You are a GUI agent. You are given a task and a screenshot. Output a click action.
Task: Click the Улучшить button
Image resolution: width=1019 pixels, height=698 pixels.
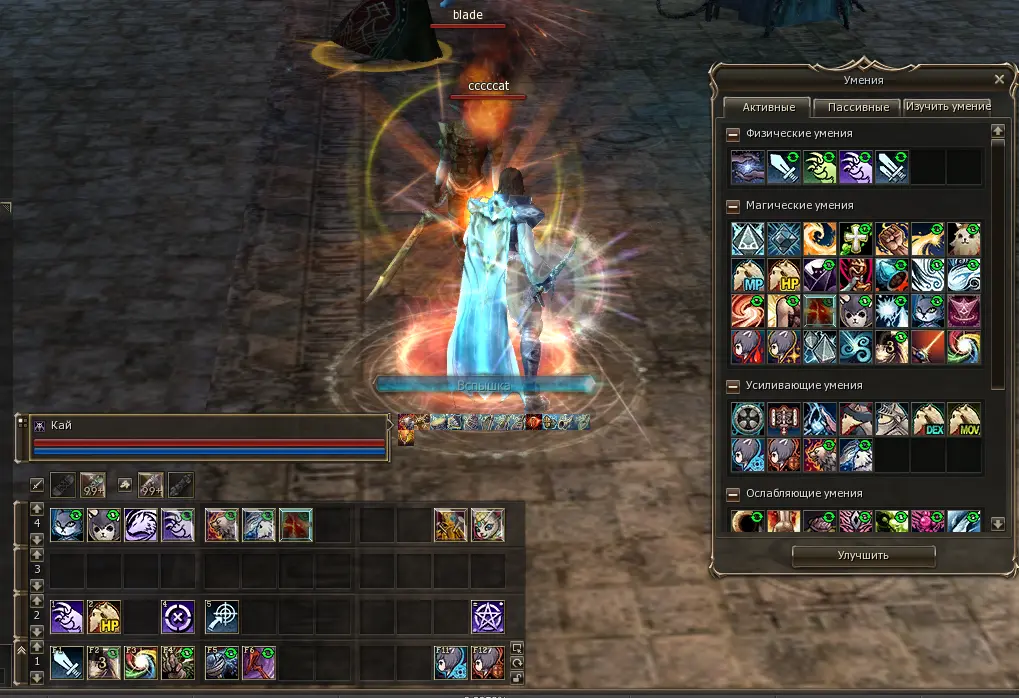863,555
